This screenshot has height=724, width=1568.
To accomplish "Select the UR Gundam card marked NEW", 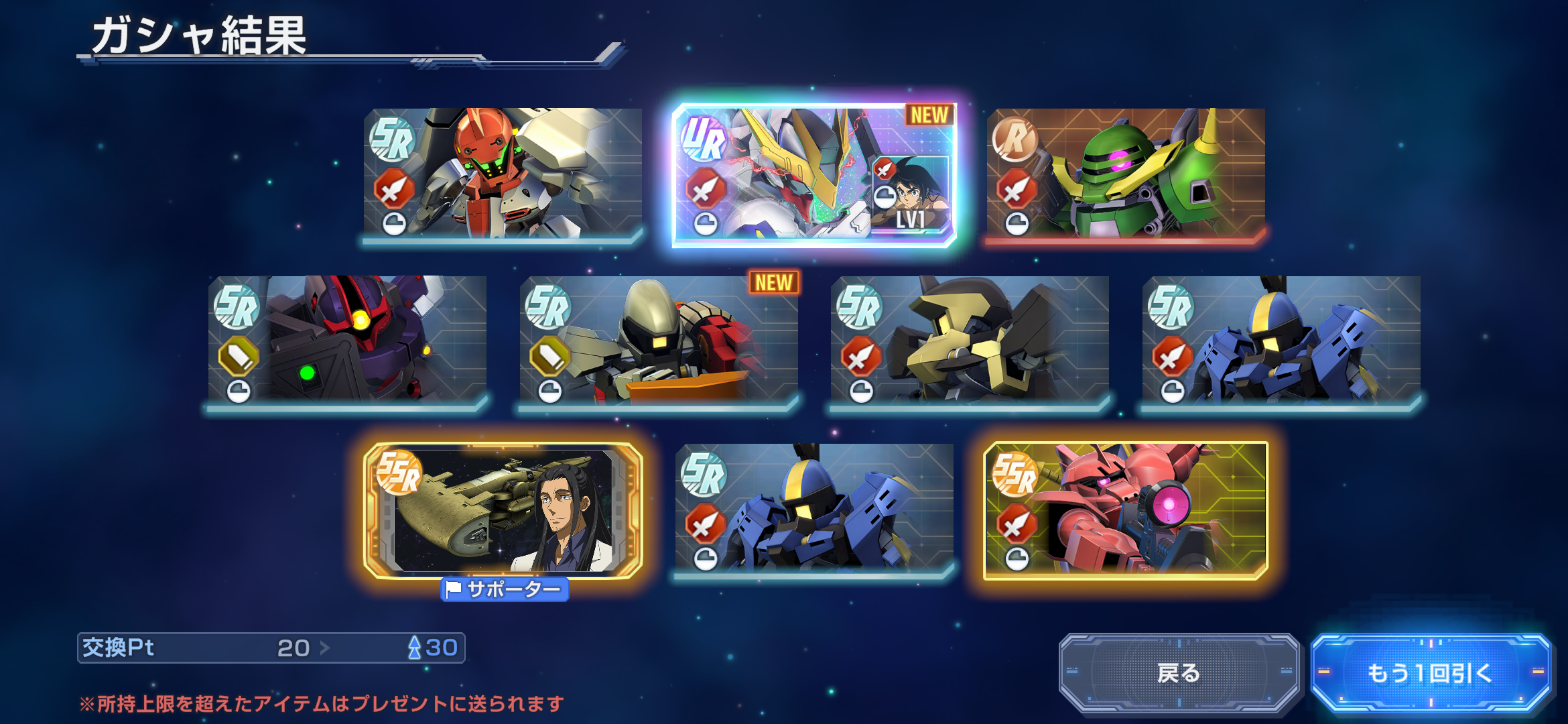I will click(813, 174).
